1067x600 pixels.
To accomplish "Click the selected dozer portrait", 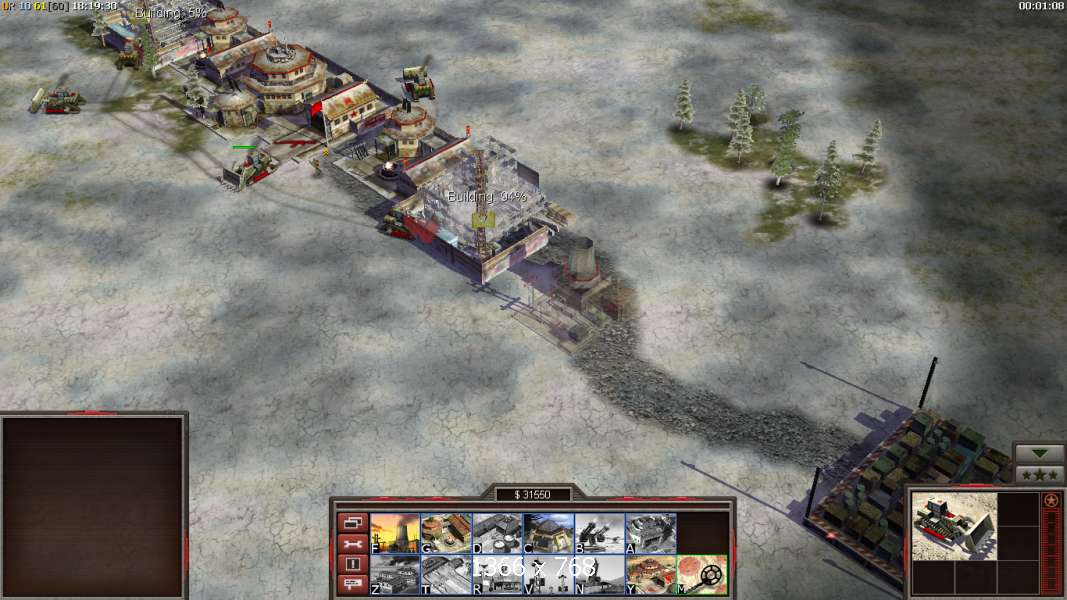I will click(954, 526).
